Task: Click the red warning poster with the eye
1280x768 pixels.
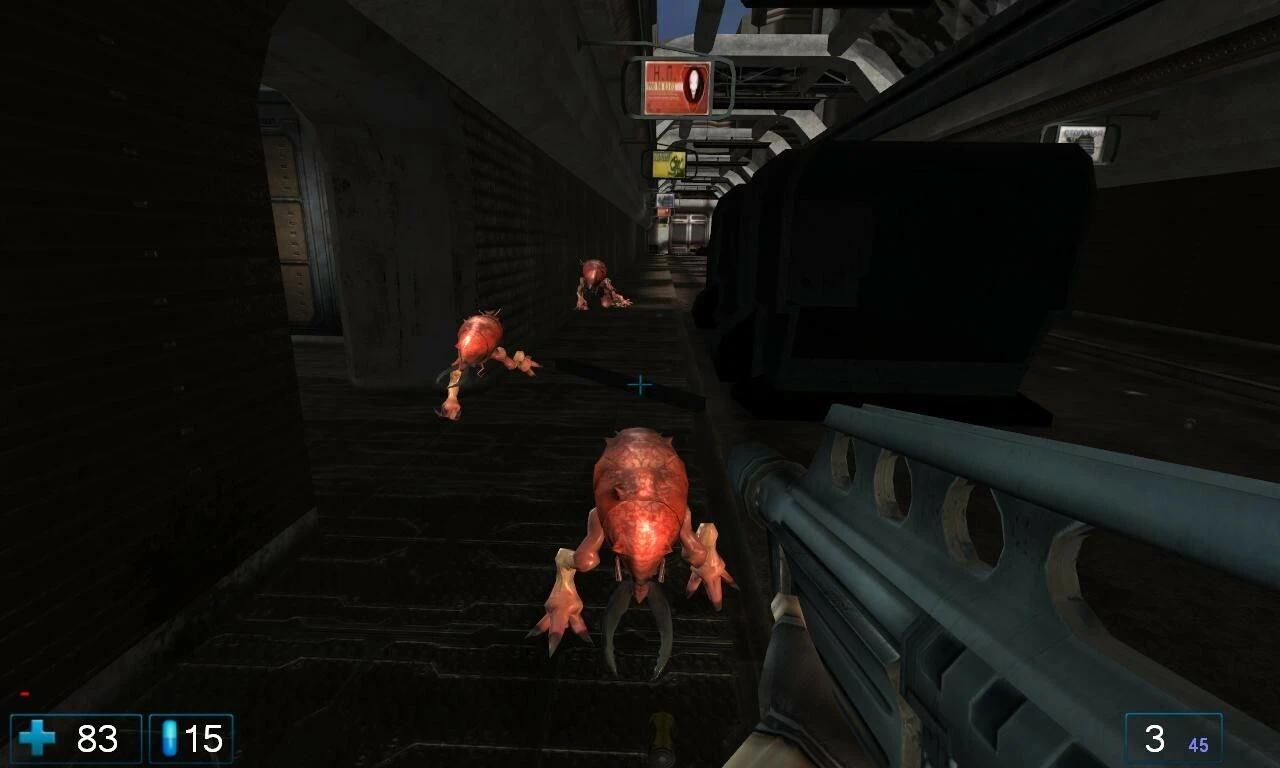Action: [678, 85]
